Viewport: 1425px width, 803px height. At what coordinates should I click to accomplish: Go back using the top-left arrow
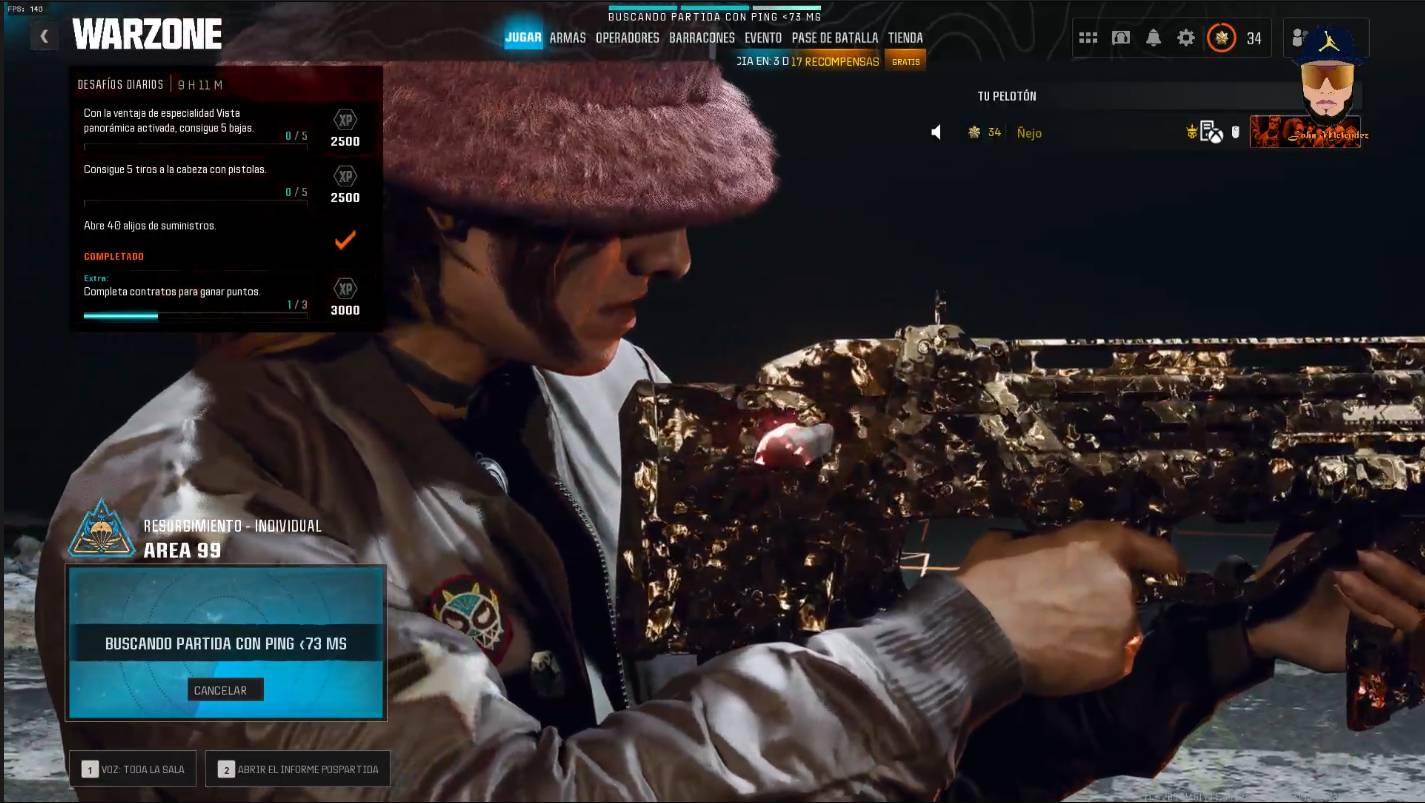click(x=44, y=37)
